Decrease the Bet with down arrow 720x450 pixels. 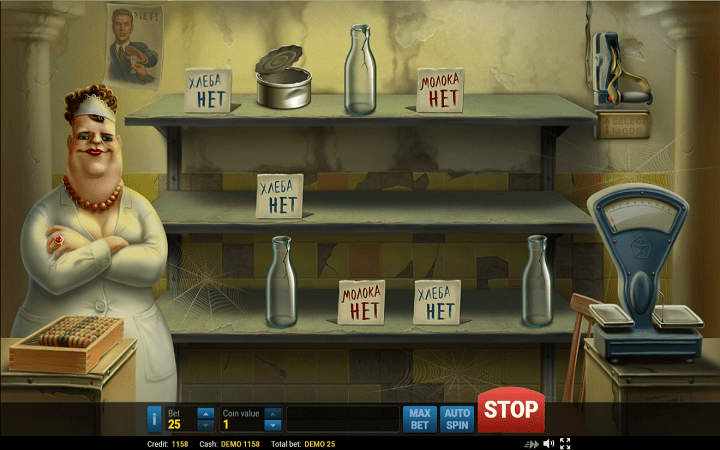[x=205, y=425]
